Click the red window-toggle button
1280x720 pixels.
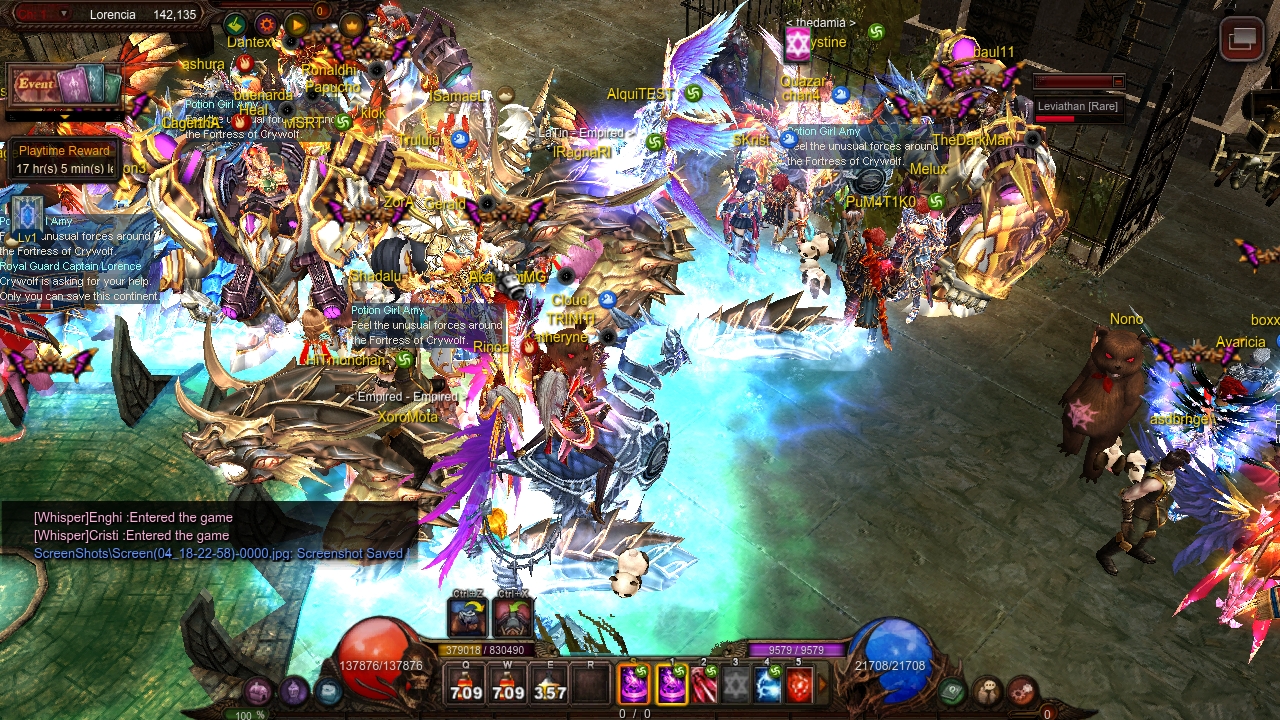pyautogui.click(x=1242, y=39)
